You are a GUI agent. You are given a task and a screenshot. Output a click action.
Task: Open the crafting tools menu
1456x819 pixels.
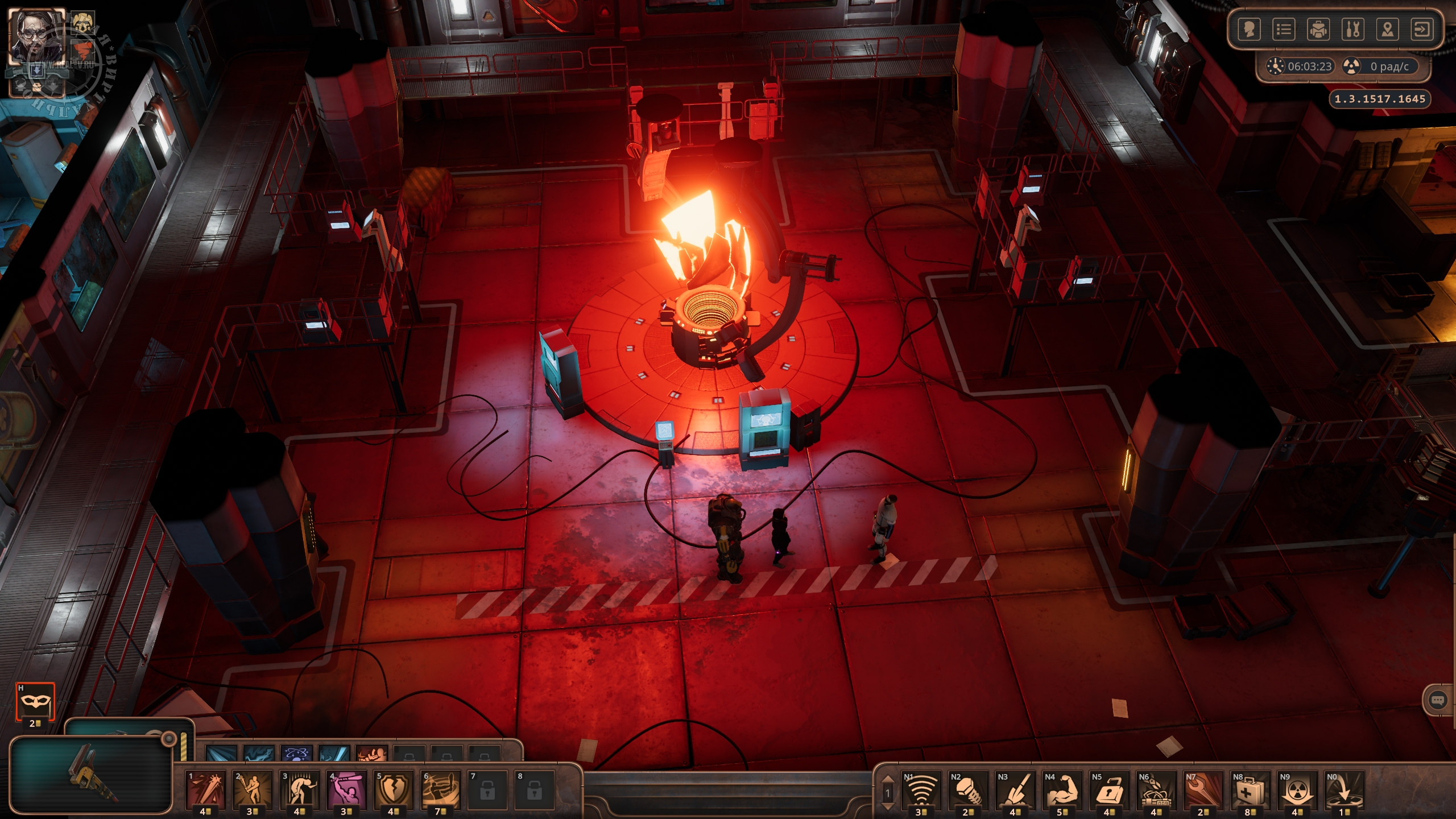point(1353,30)
